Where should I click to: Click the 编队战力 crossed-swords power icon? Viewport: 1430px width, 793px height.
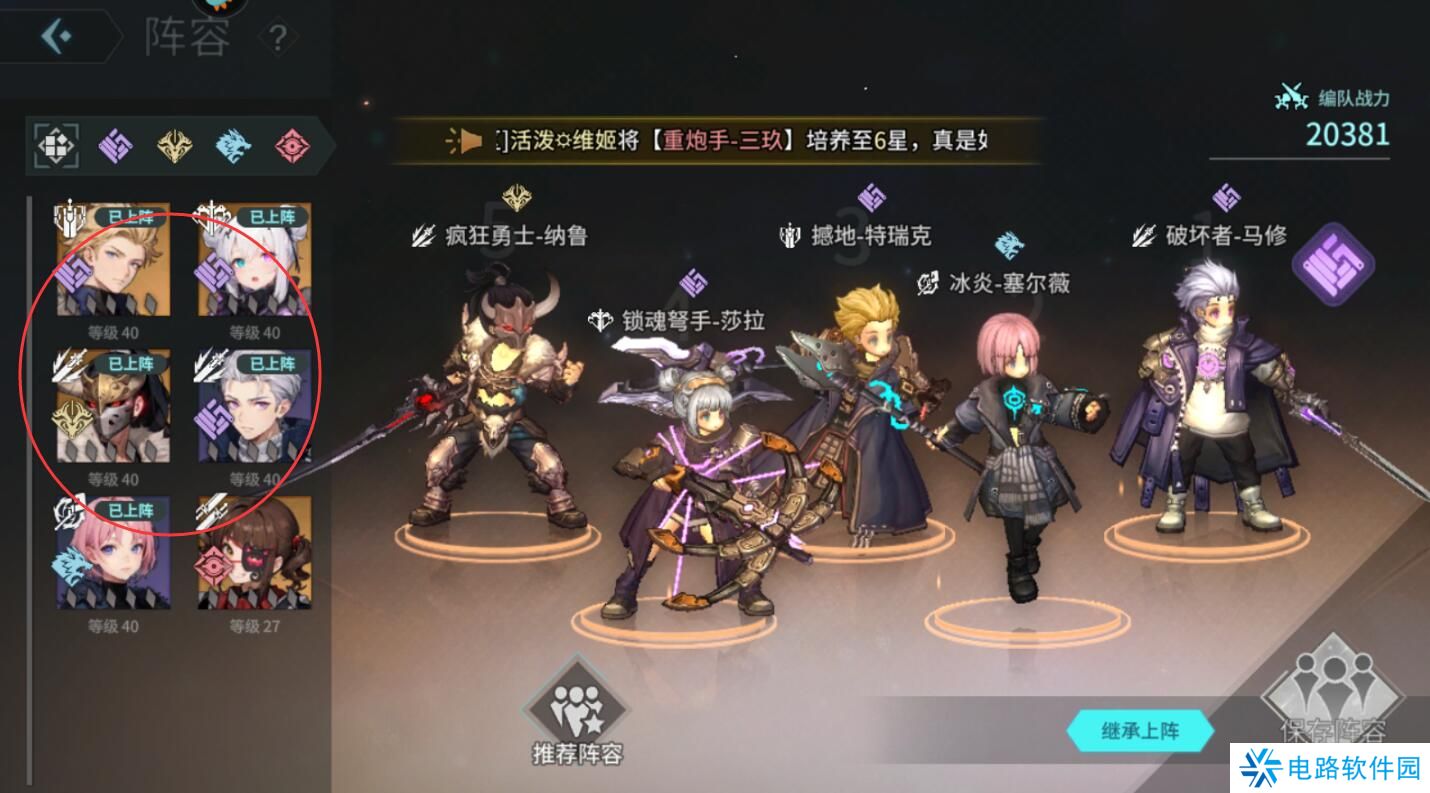1290,97
